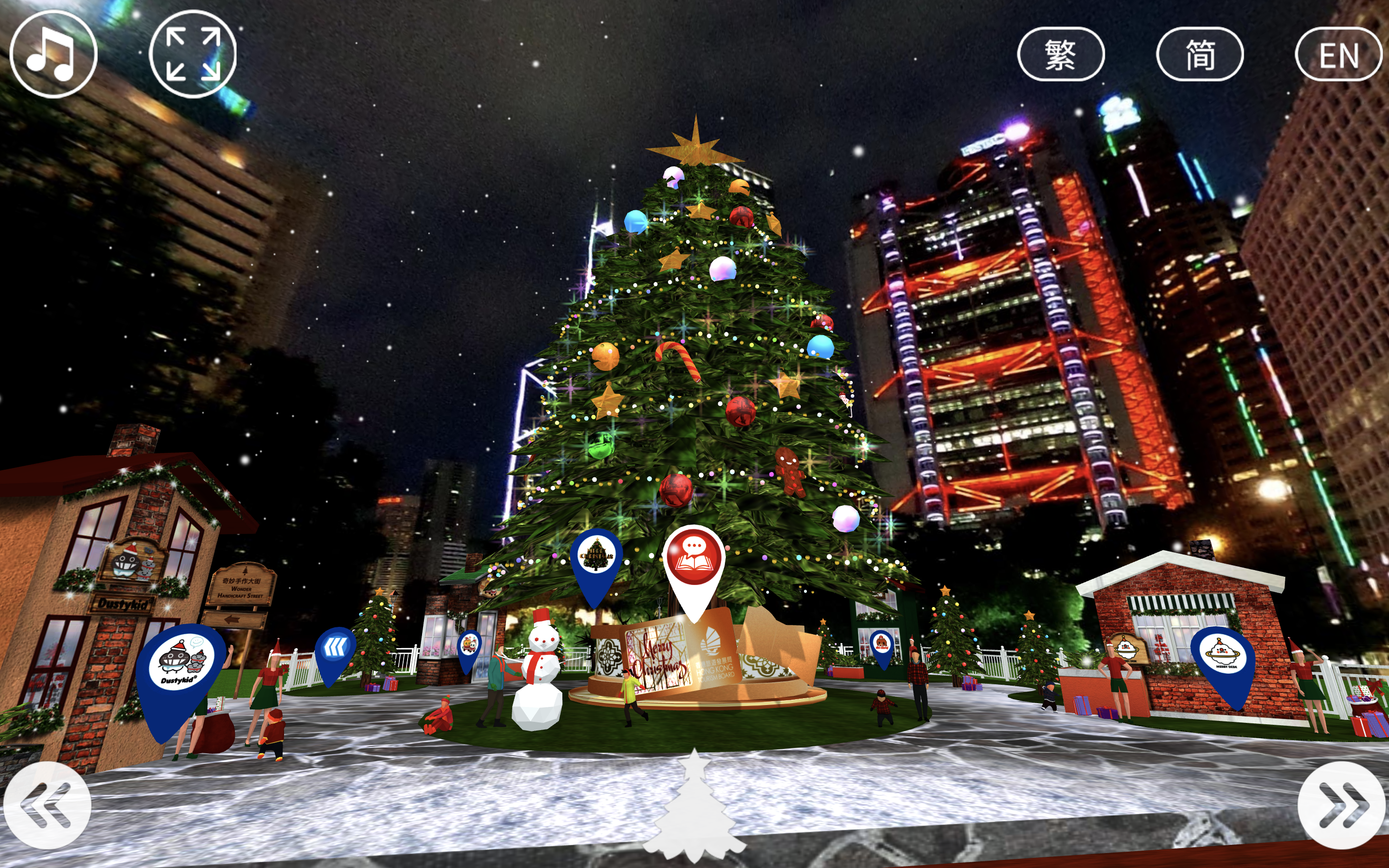Open the Din-Dong brown character pin

click(x=882, y=644)
